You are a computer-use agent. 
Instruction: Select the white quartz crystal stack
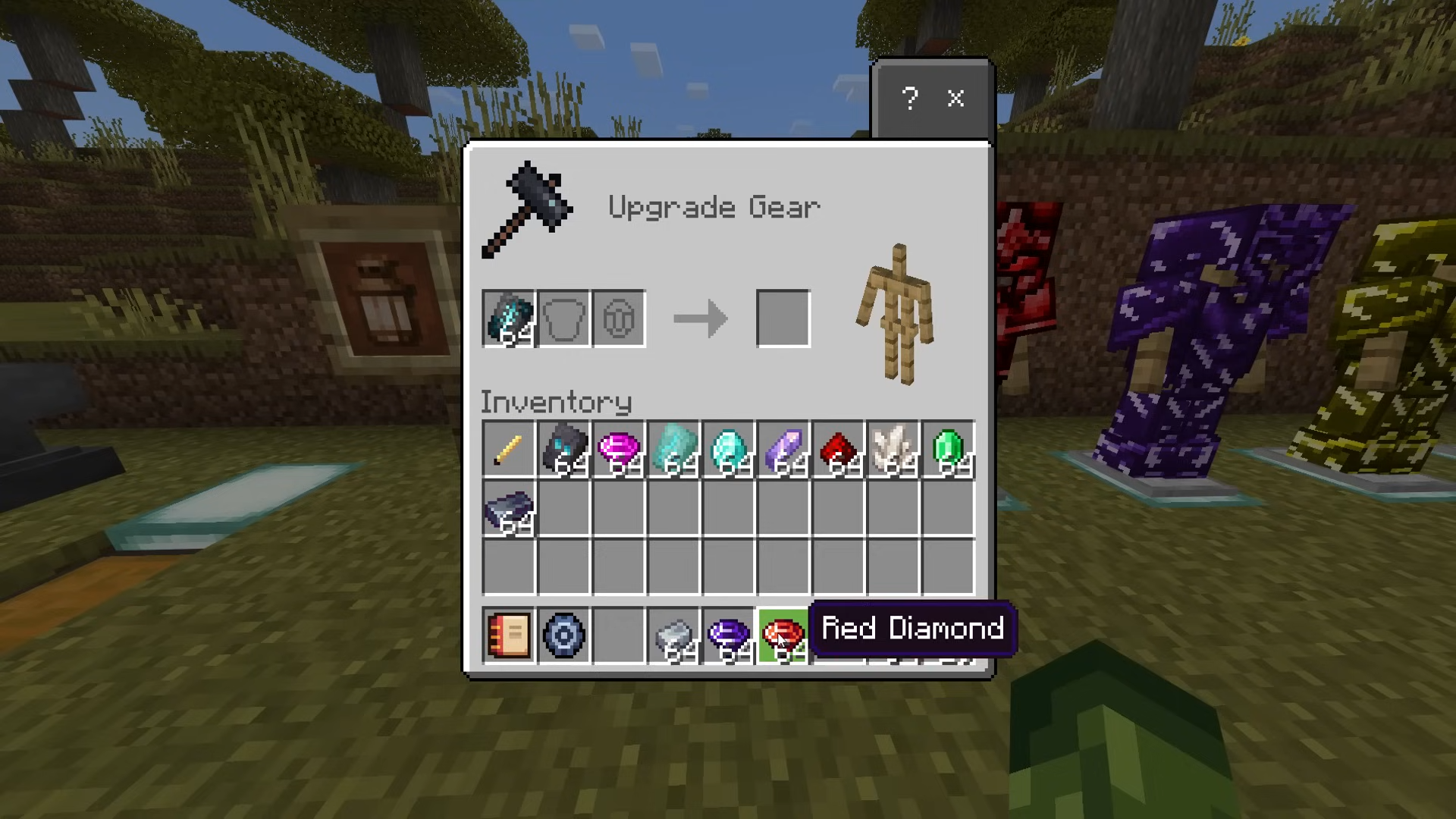click(893, 450)
